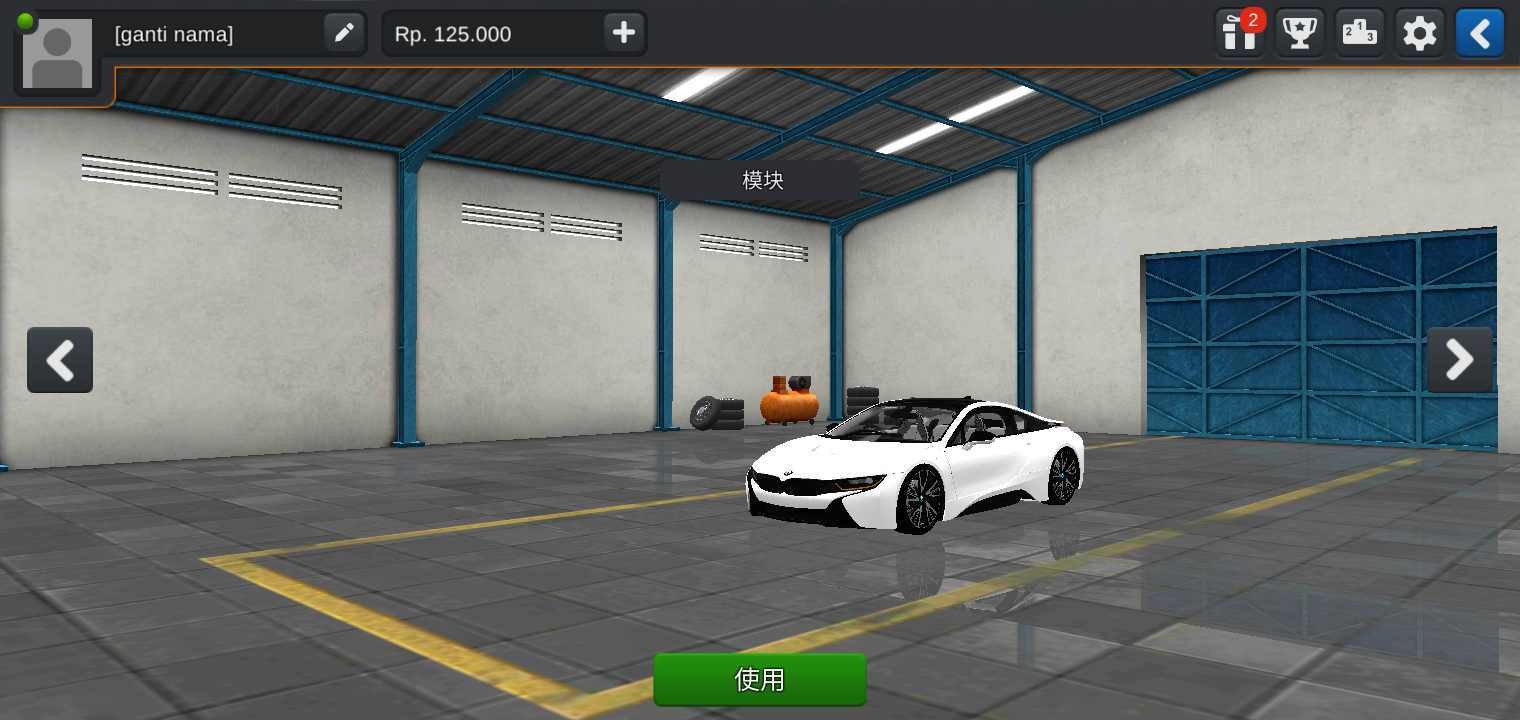
Task: Select the Rp. 125.000 balance display
Action: pos(455,33)
